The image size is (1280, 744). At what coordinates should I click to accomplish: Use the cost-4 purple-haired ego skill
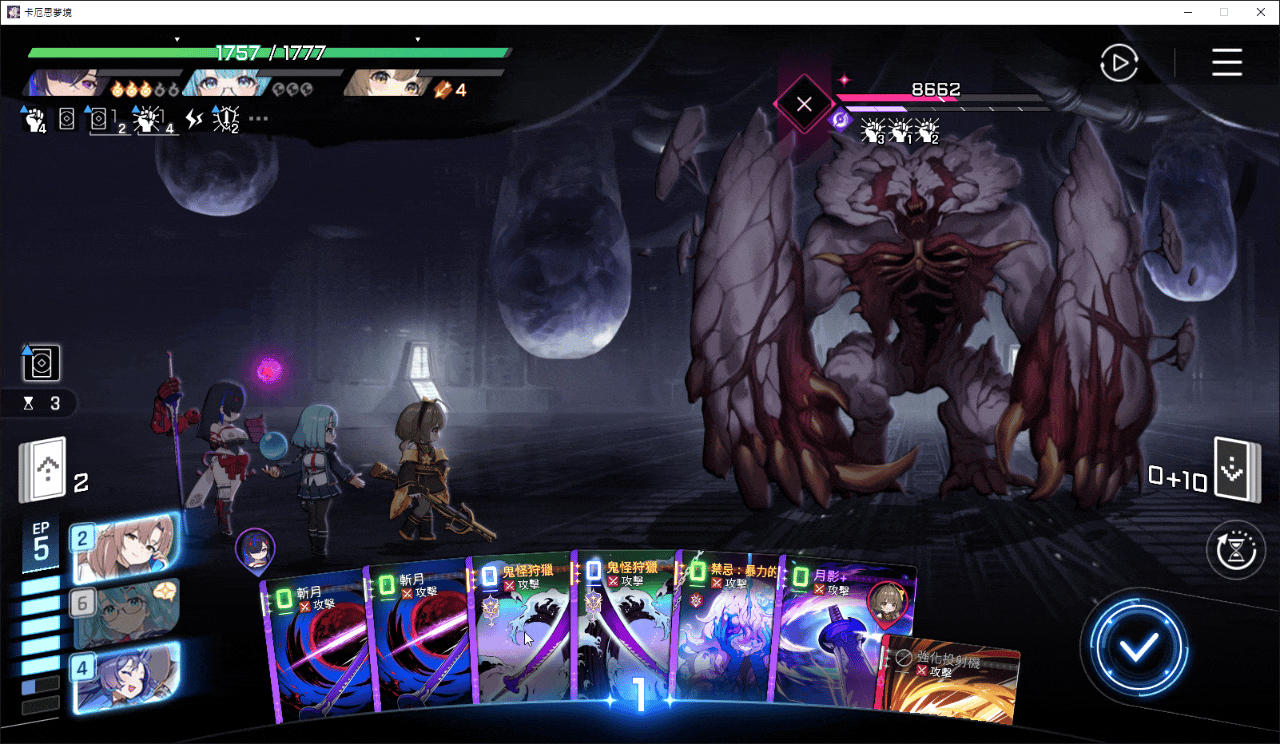[x=125, y=677]
